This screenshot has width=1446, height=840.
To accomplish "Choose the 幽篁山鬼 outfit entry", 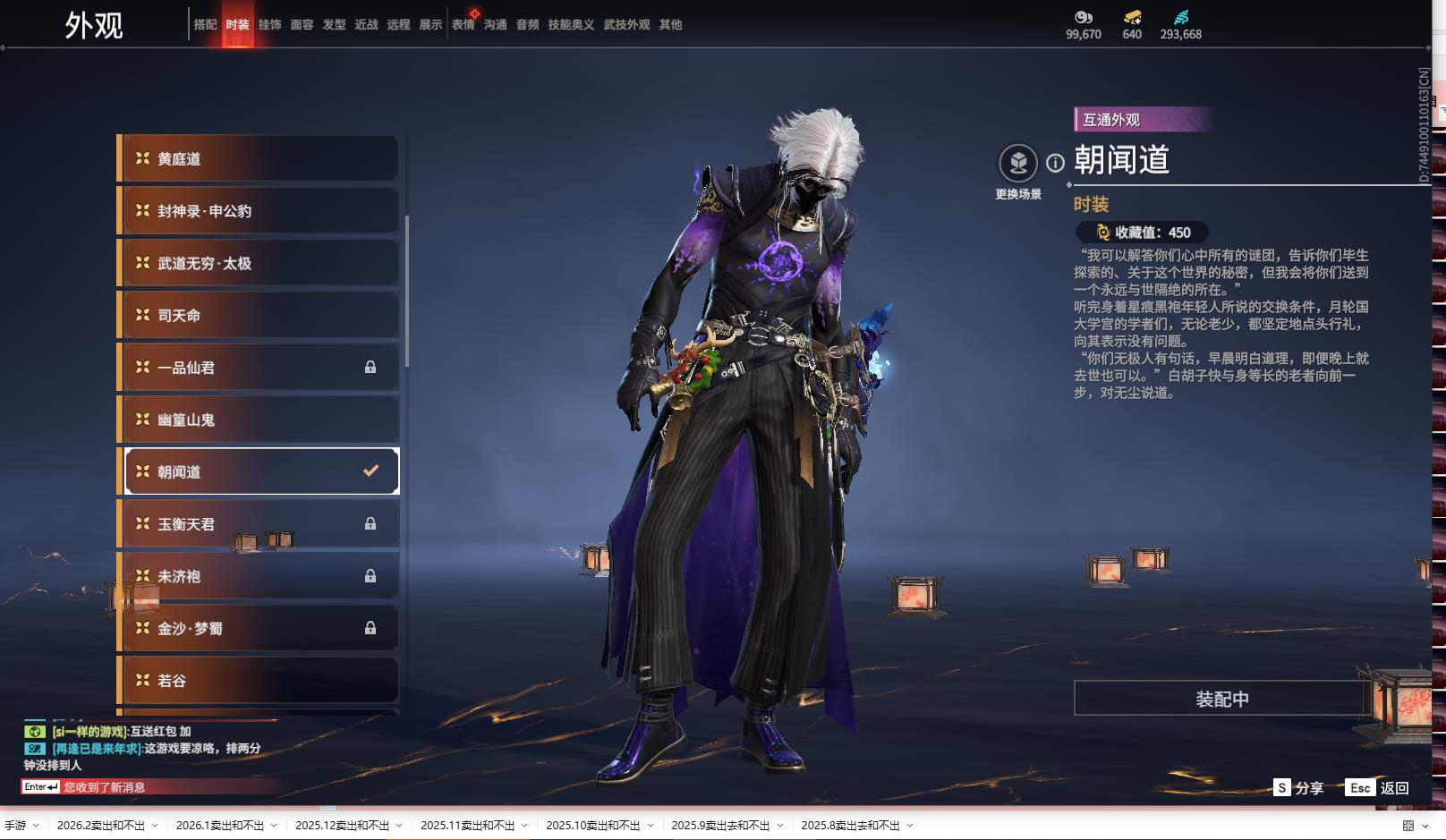I will tap(259, 420).
